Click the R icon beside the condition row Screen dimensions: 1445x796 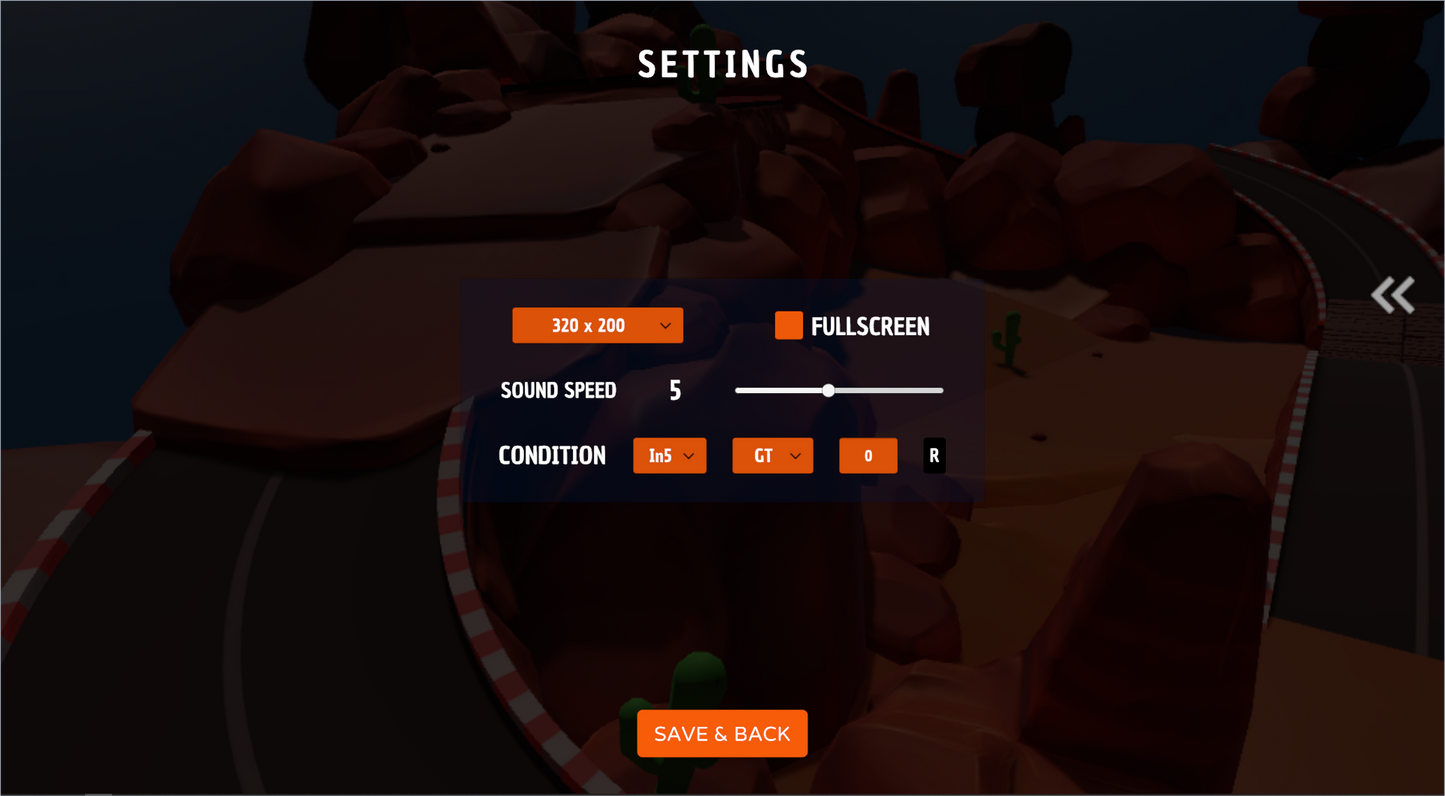pos(933,455)
